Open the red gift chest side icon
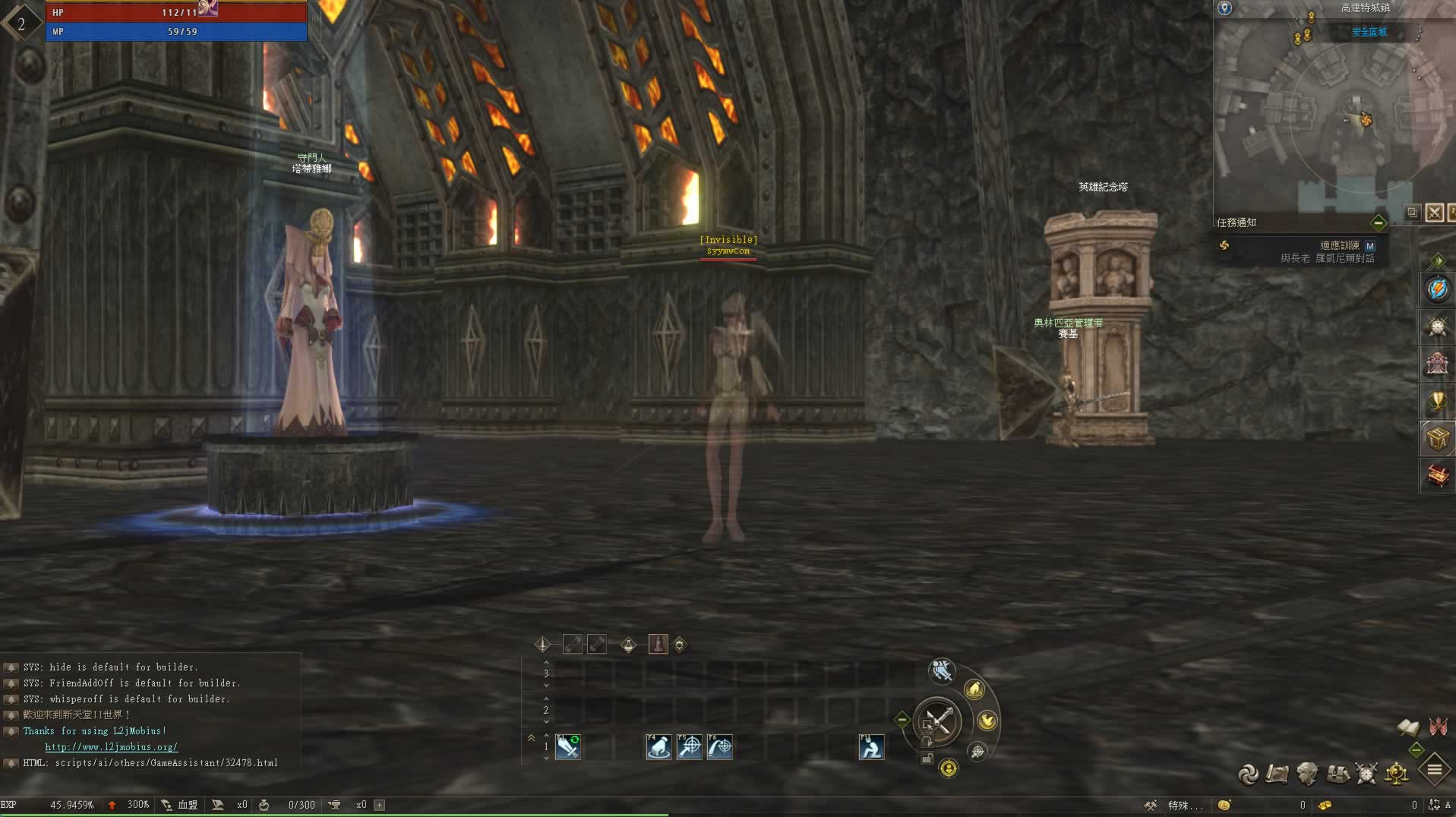1456x817 pixels. [x=1437, y=475]
